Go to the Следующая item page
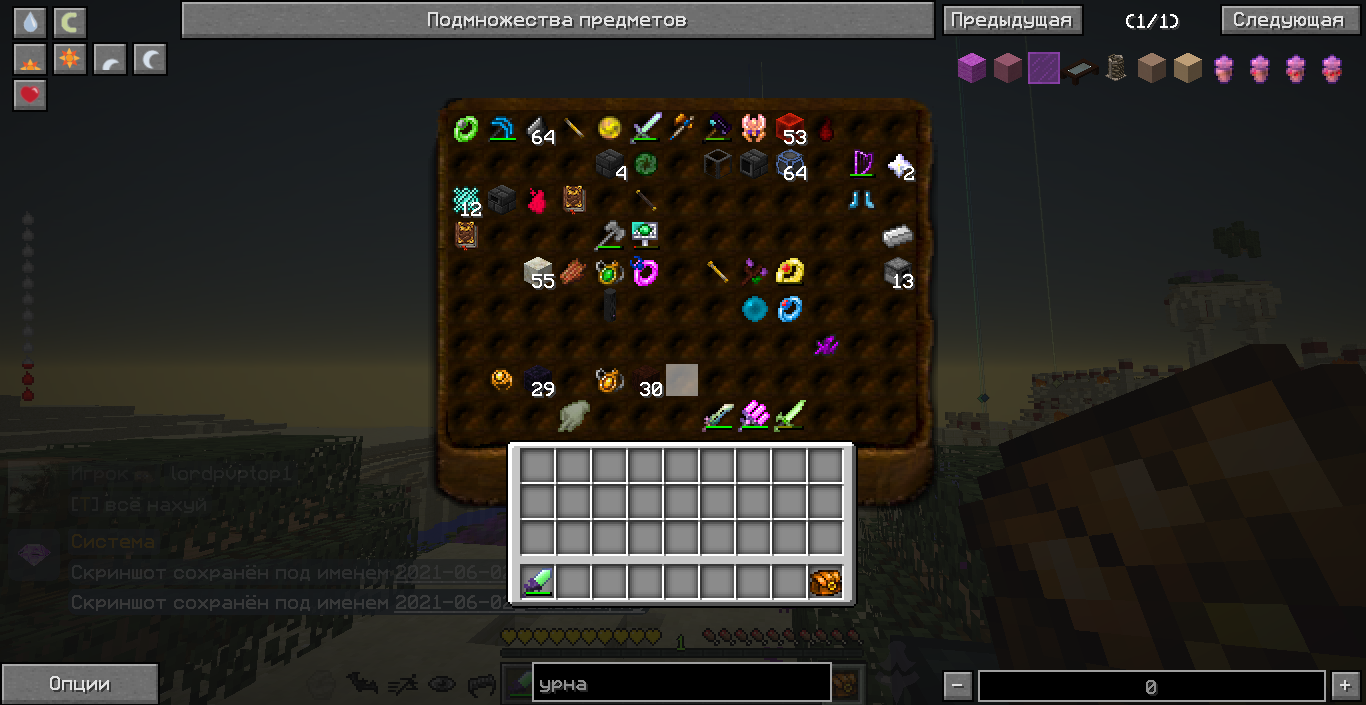The image size is (1366, 705). 1287,20
